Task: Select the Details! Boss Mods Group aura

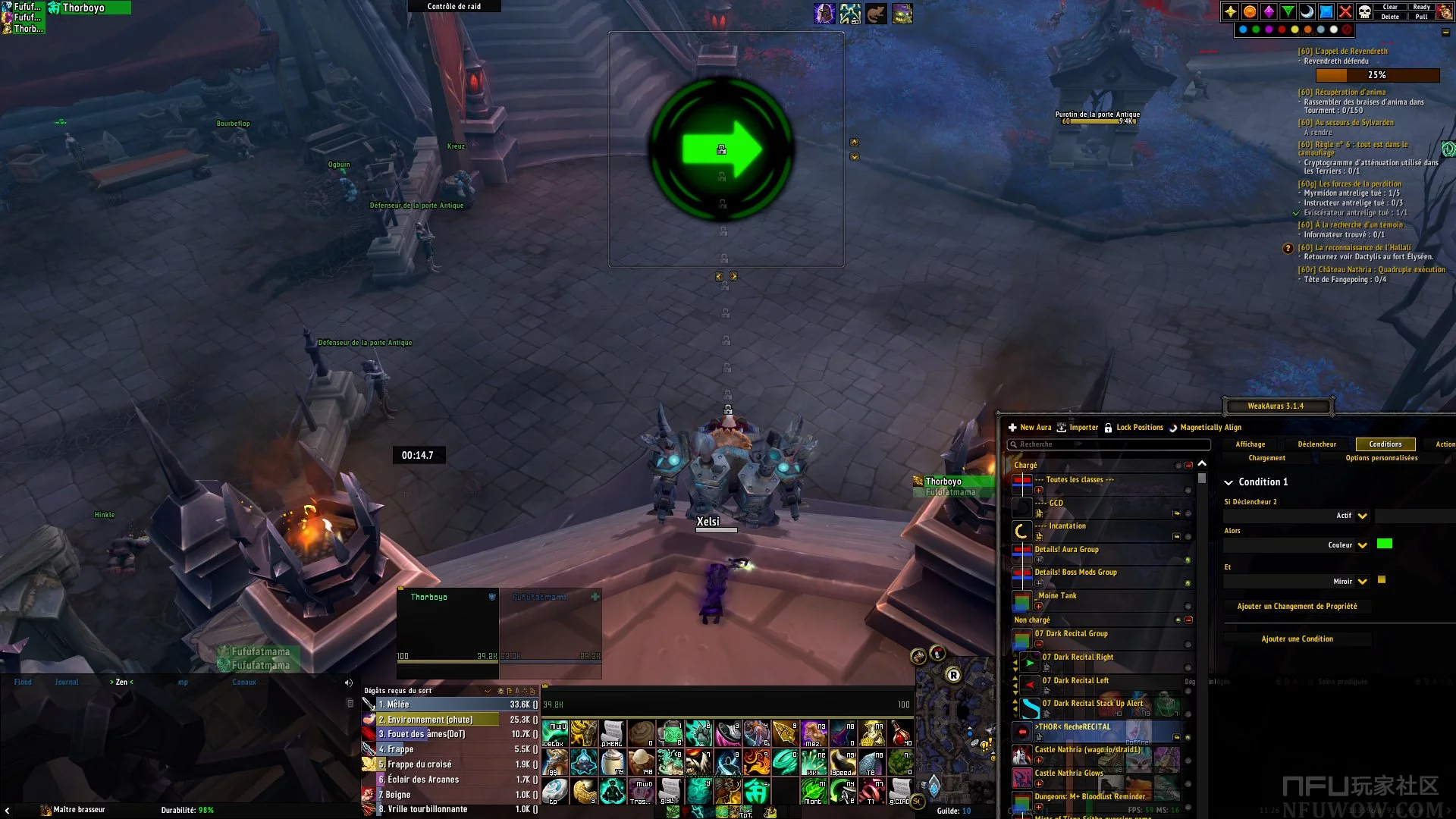Action: [1075, 573]
